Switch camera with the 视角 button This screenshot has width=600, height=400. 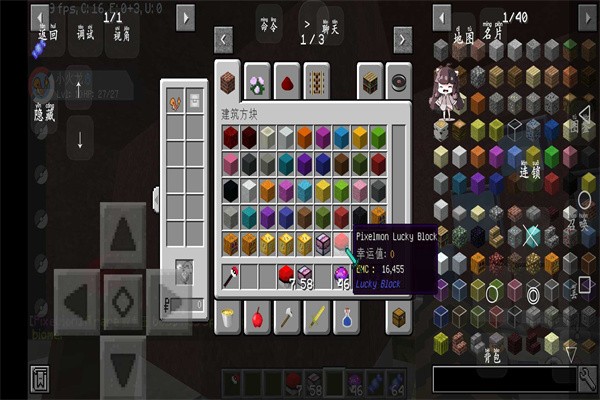click(121, 32)
